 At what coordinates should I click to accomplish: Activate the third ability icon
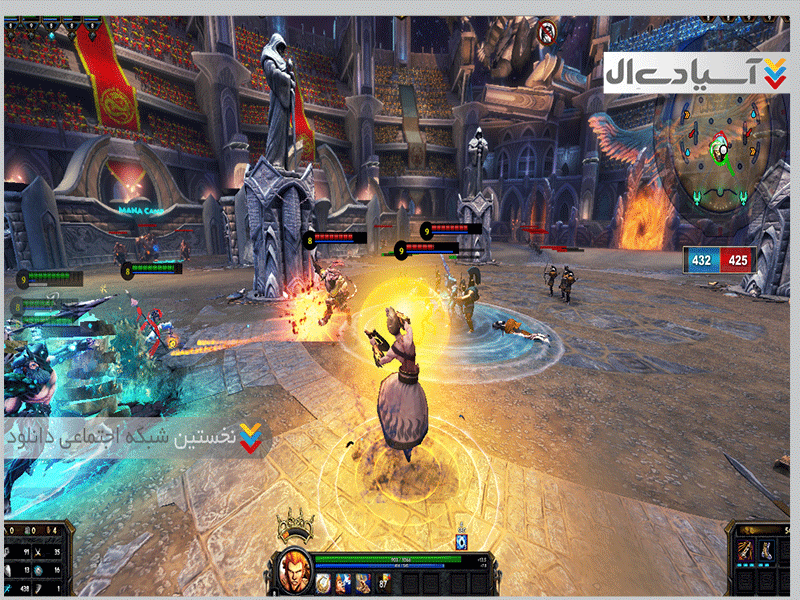(x=362, y=581)
